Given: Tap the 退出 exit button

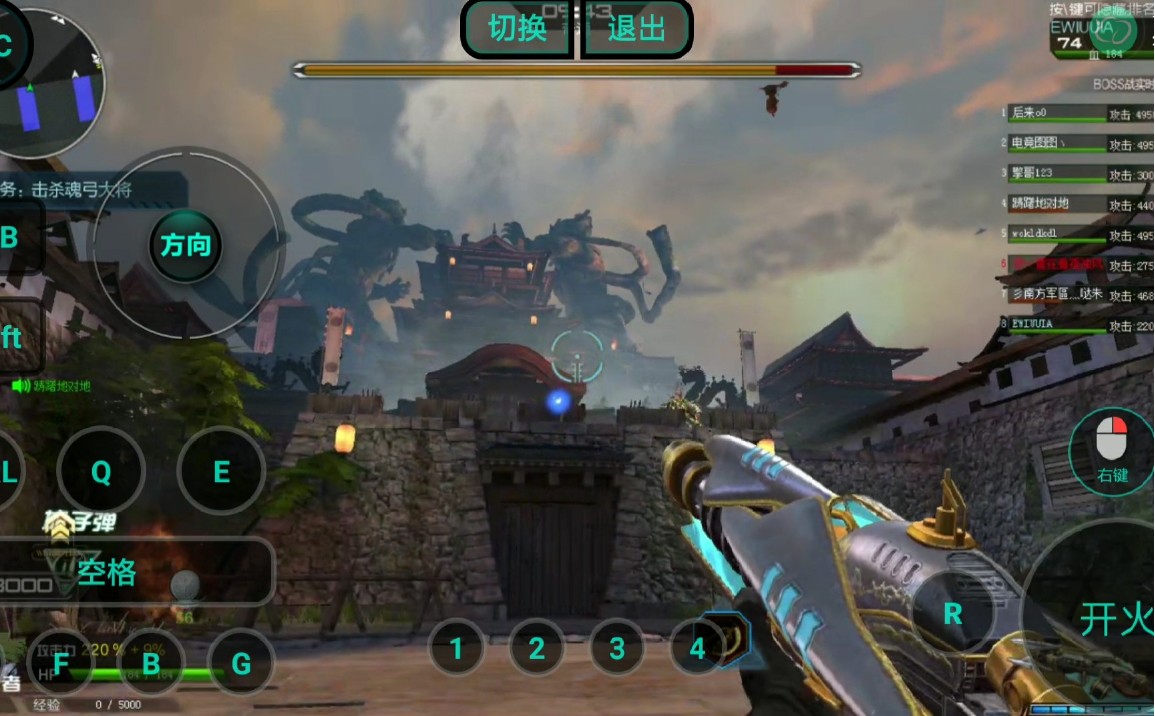Looking at the screenshot, I should tap(636, 28).
